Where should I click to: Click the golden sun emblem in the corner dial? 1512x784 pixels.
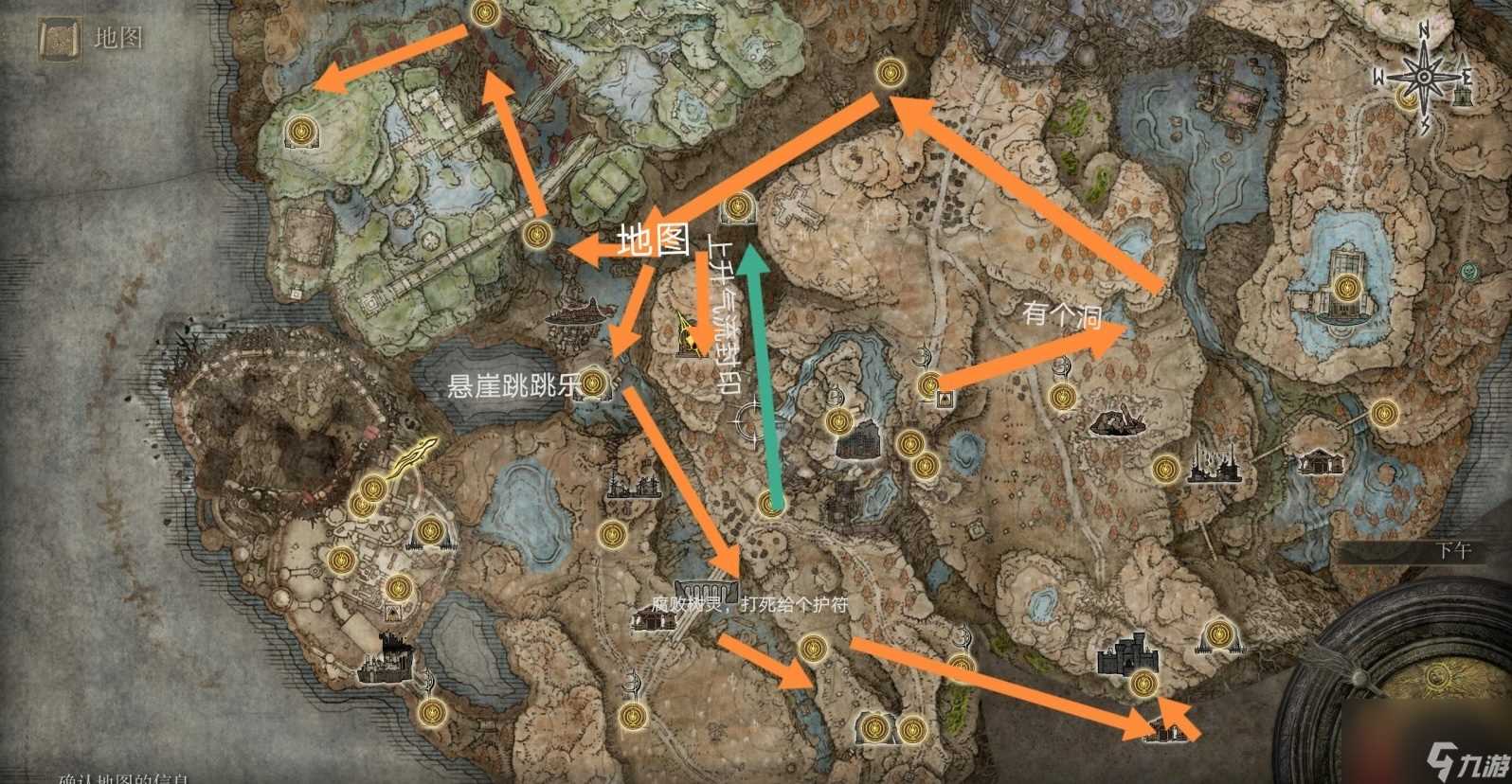pos(1440,677)
